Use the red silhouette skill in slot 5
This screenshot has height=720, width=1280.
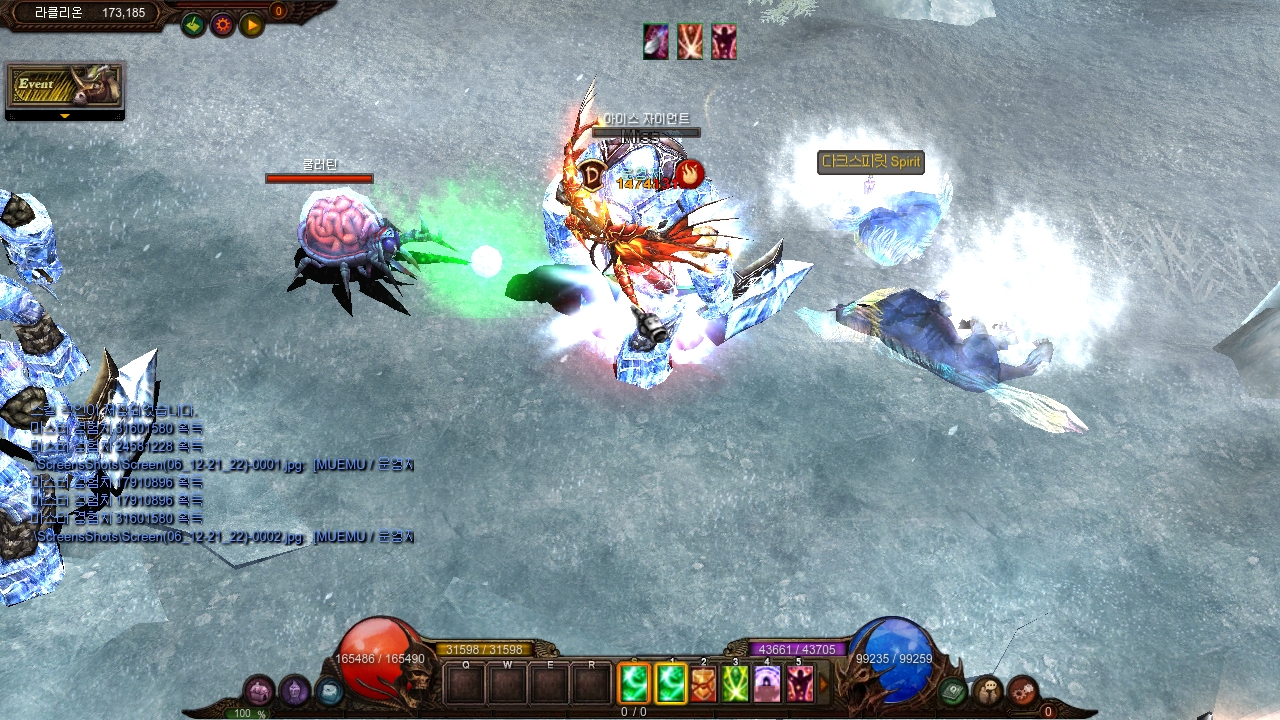tap(799, 684)
